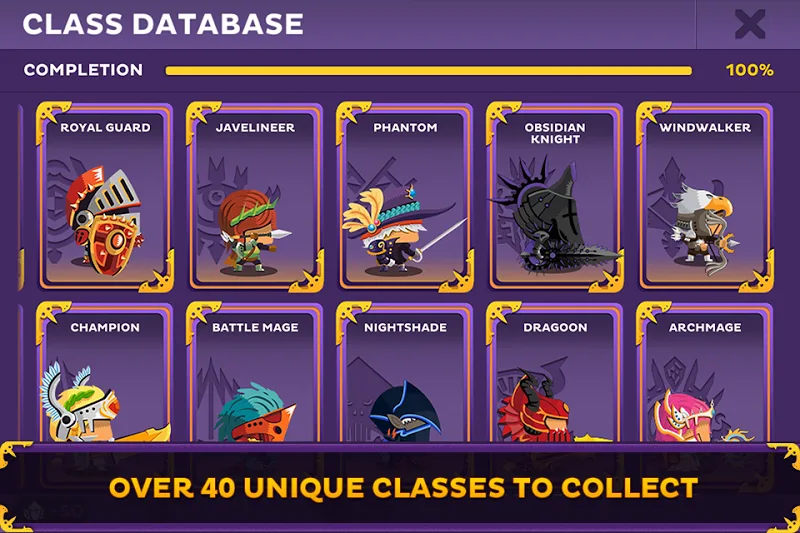View the Obsidian Knight class card
Image resolution: width=800 pixels, height=533 pixels.
point(554,197)
